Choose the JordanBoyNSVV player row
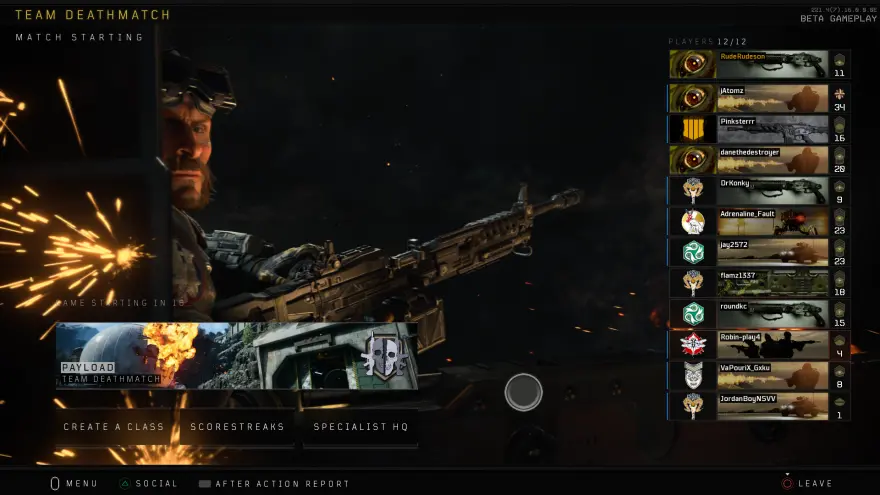This screenshot has height=495, width=880. click(x=759, y=406)
